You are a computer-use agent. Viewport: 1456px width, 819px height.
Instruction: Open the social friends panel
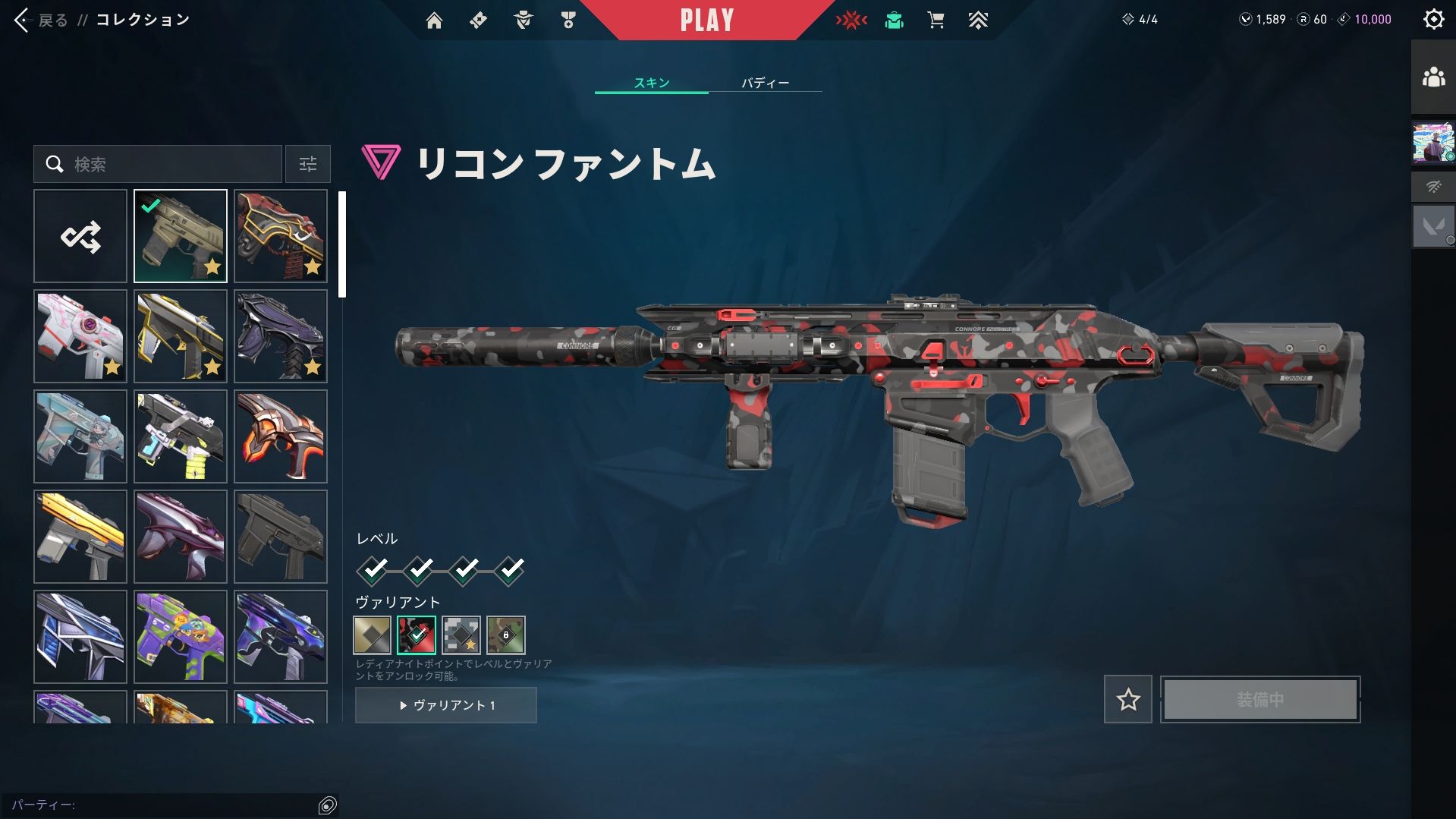pyautogui.click(x=1433, y=77)
